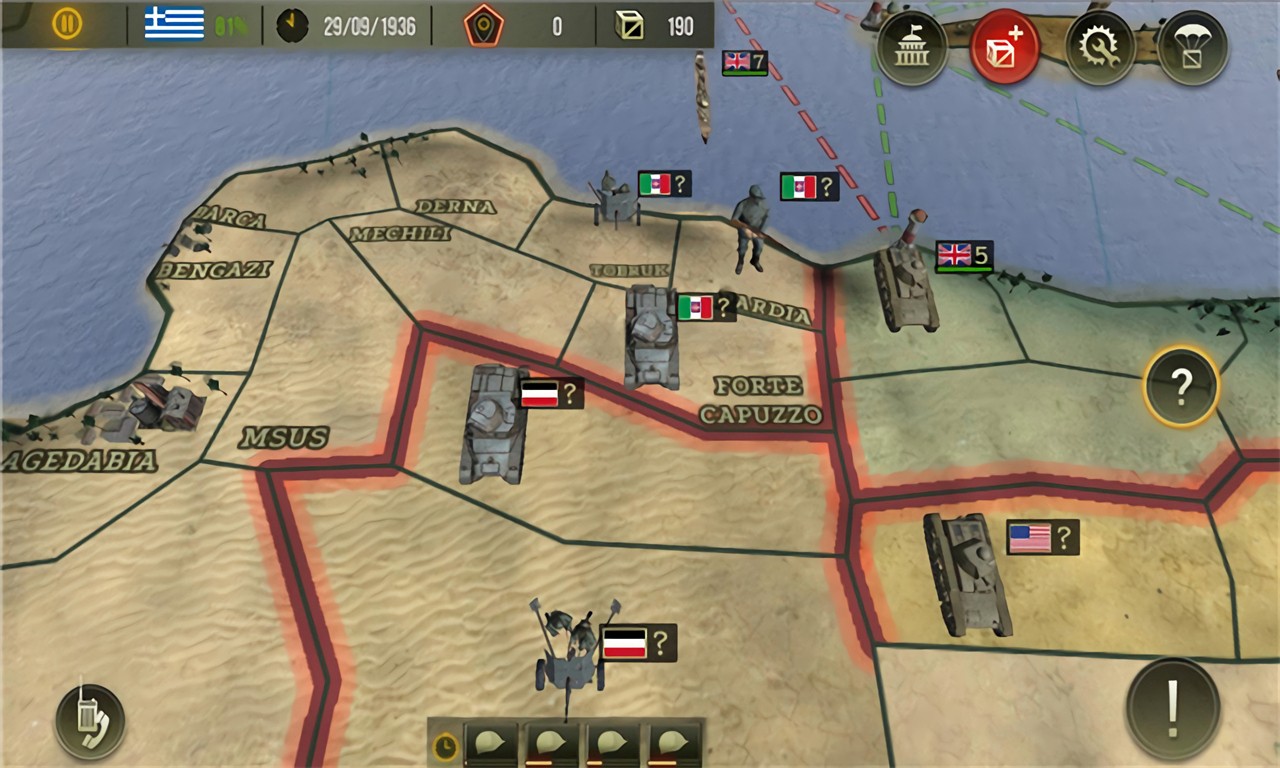The height and width of the screenshot is (768, 1280).
Task: Select the American tank unit
Action: (x=965, y=573)
